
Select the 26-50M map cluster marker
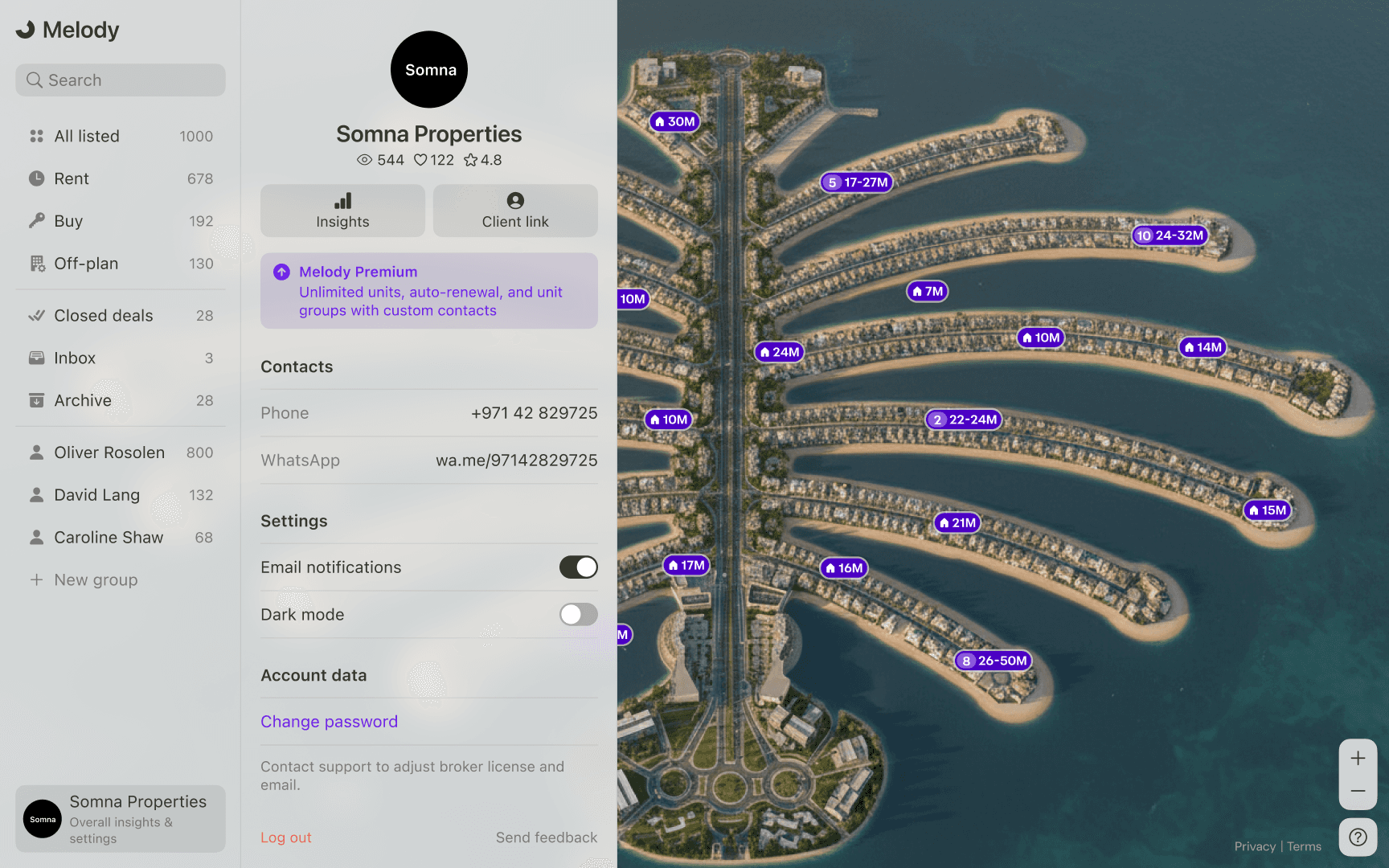coord(994,661)
